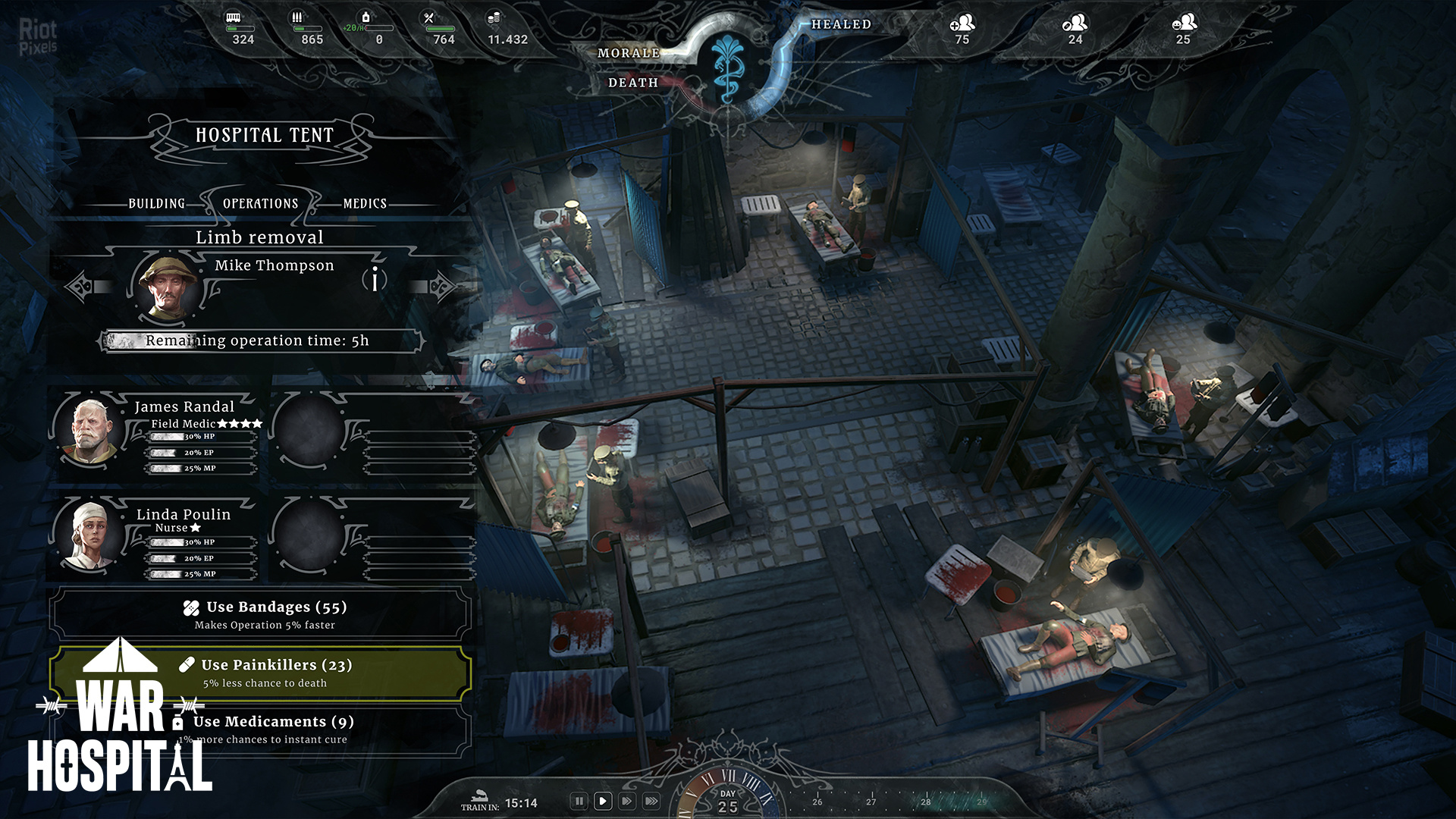Pause the game time
Image resolution: width=1456 pixels, height=819 pixels.
(x=579, y=801)
